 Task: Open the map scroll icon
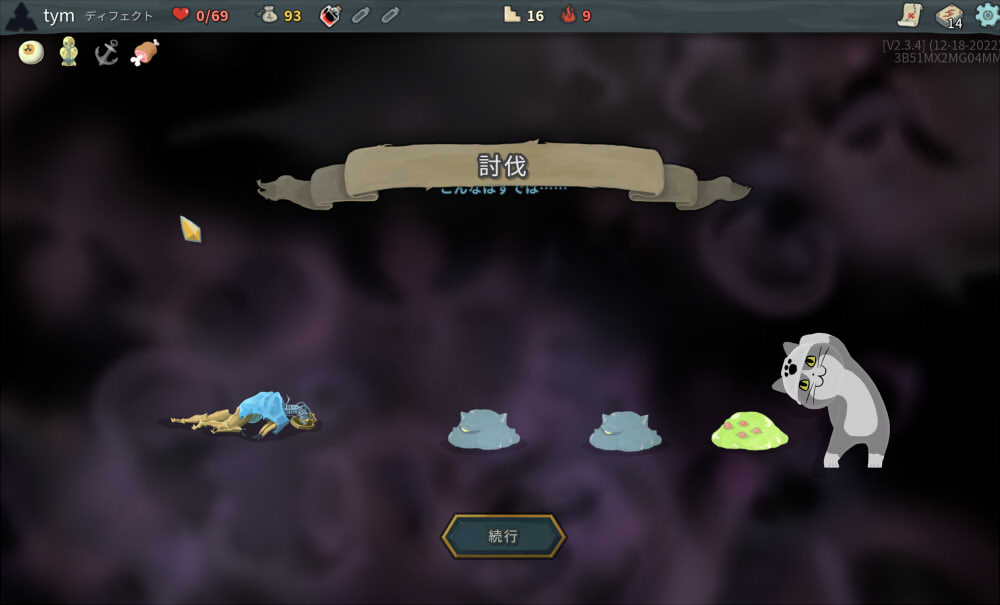coord(910,14)
